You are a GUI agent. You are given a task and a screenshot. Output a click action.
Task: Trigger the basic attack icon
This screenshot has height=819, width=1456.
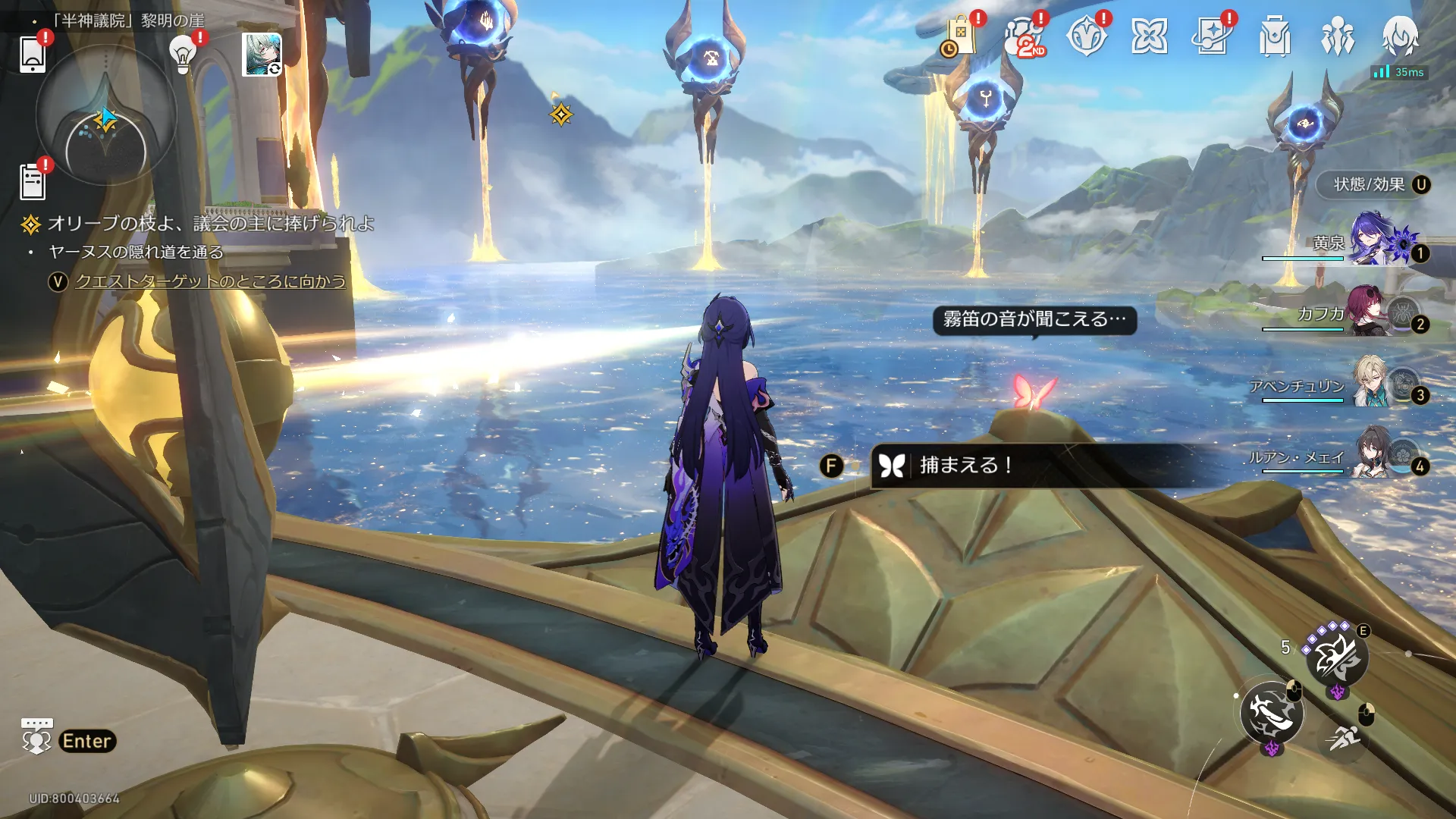(x=1272, y=713)
